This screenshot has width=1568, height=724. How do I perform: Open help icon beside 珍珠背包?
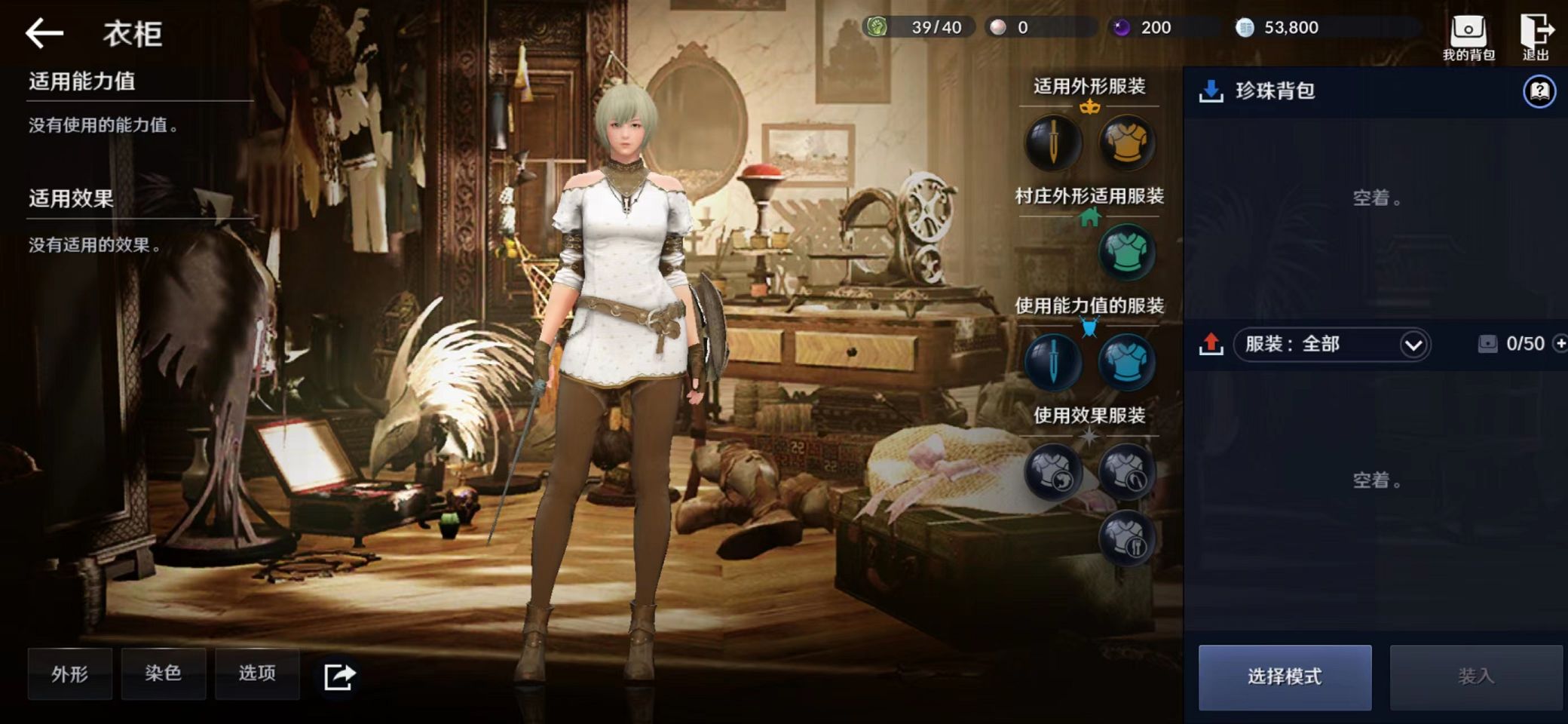coord(1539,92)
